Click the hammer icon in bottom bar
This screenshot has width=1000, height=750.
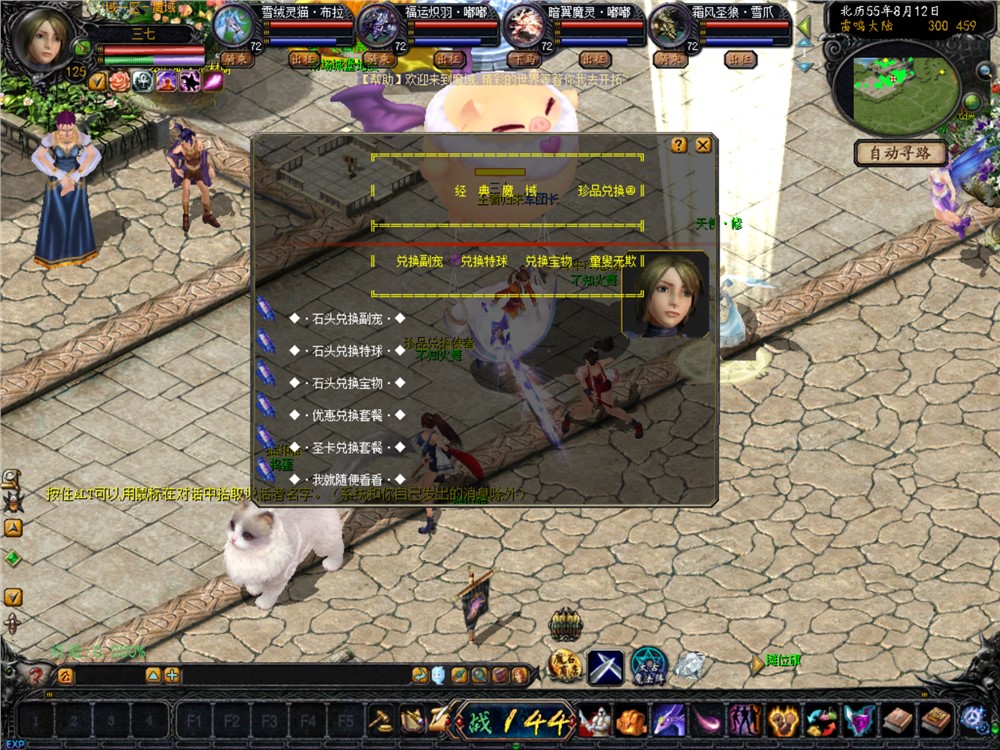(x=380, y=718)
